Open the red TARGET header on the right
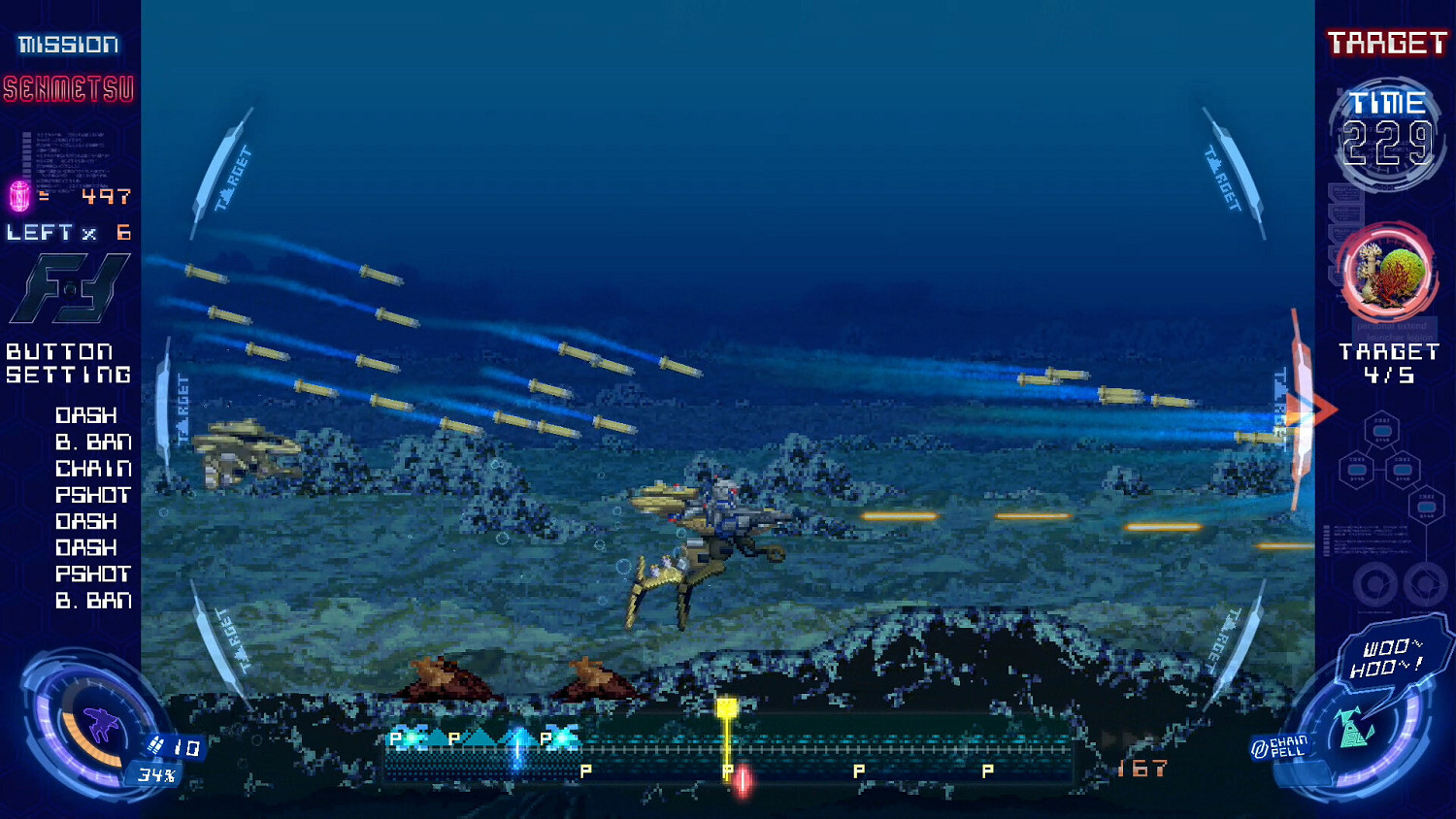 coord(1386,44)
